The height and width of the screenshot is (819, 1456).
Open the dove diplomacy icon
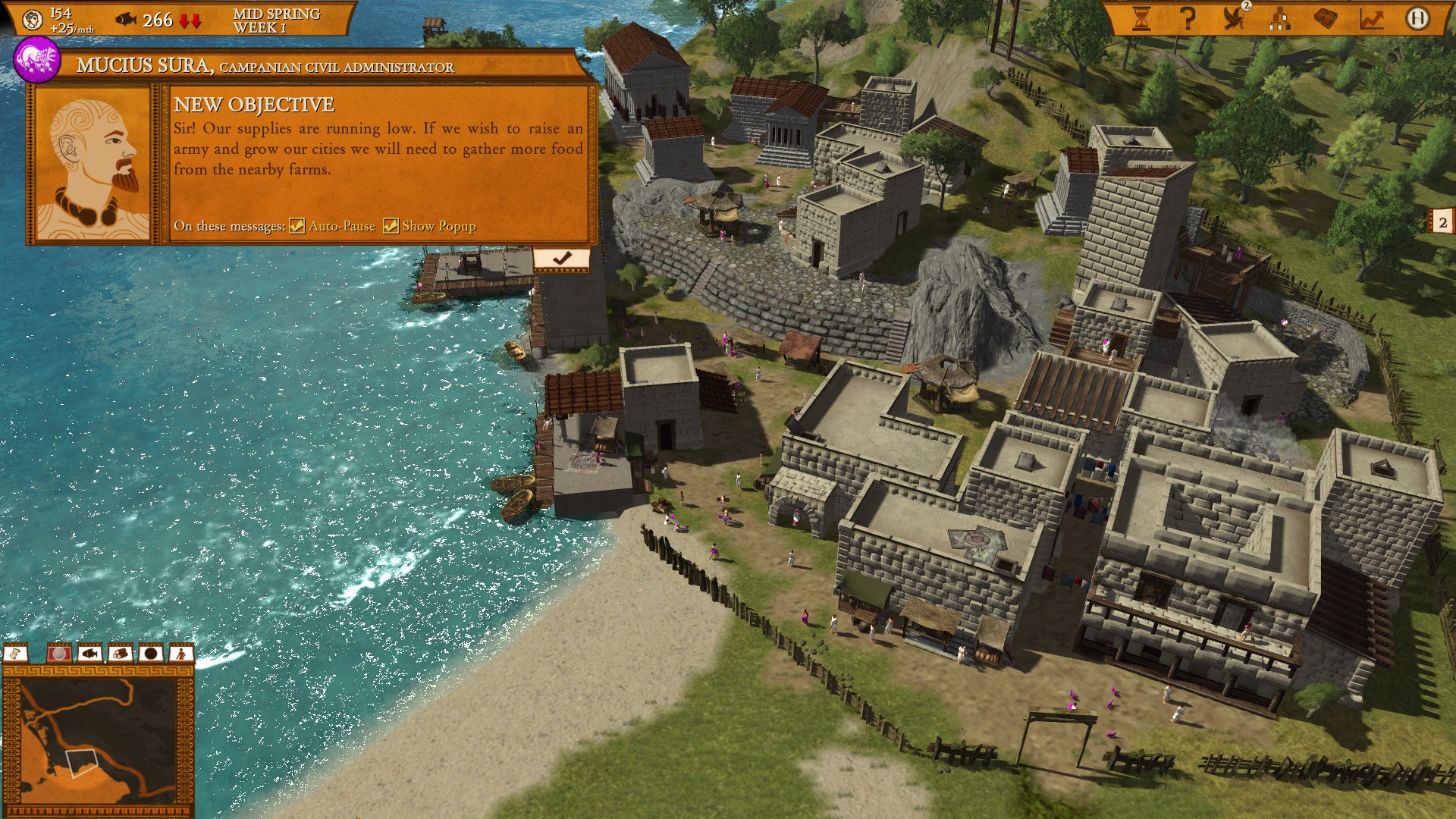(1235, 18)
